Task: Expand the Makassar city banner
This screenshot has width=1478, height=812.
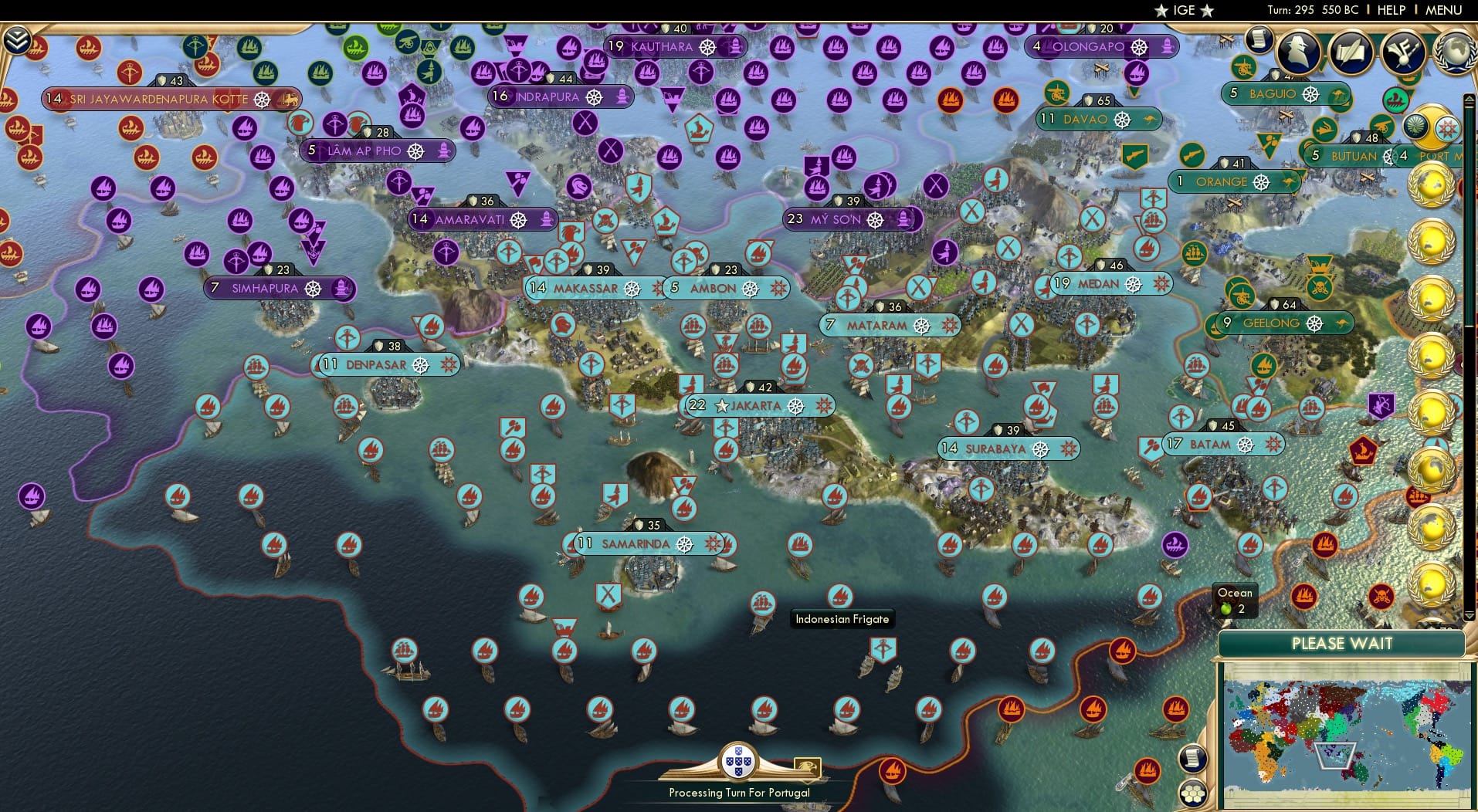Action: pos(585,288)
